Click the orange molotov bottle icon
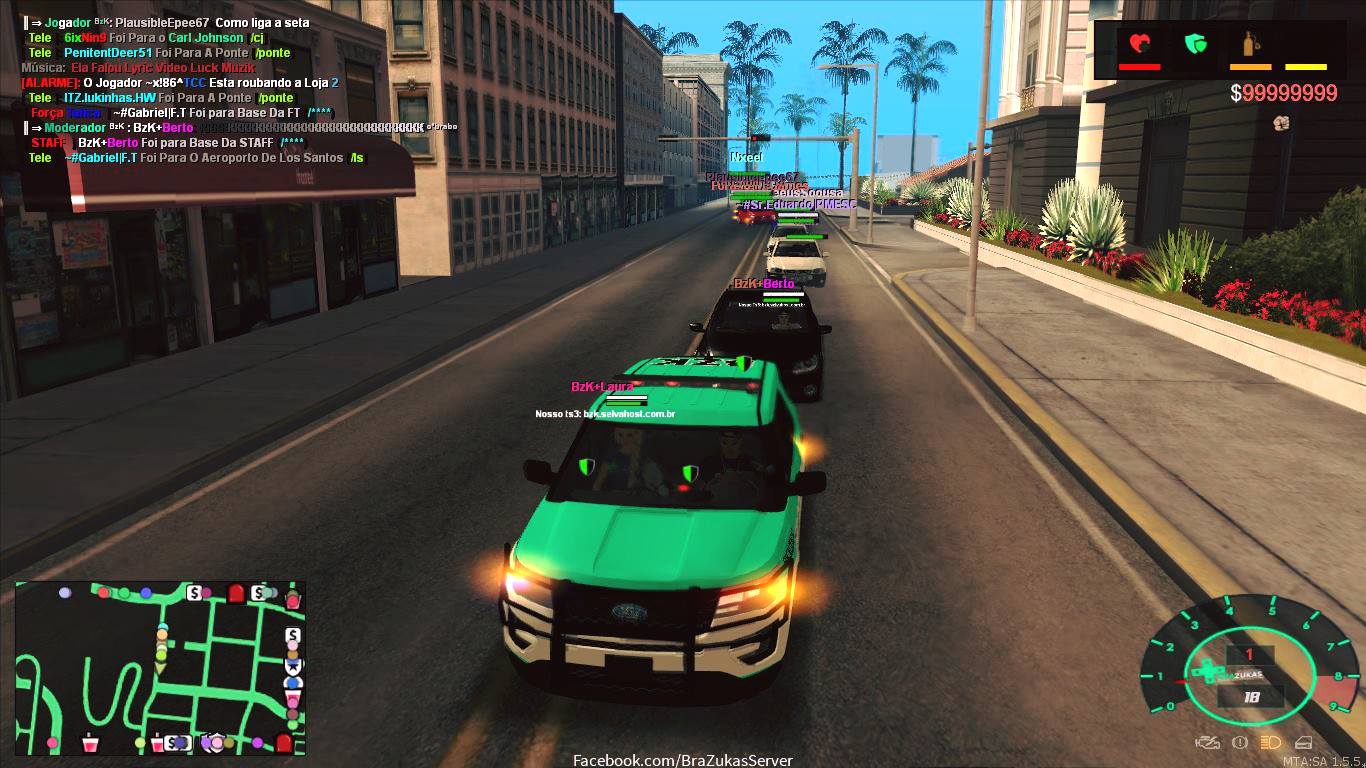Viewport: 1366px width, 768px height. (x=1249, y=44)
